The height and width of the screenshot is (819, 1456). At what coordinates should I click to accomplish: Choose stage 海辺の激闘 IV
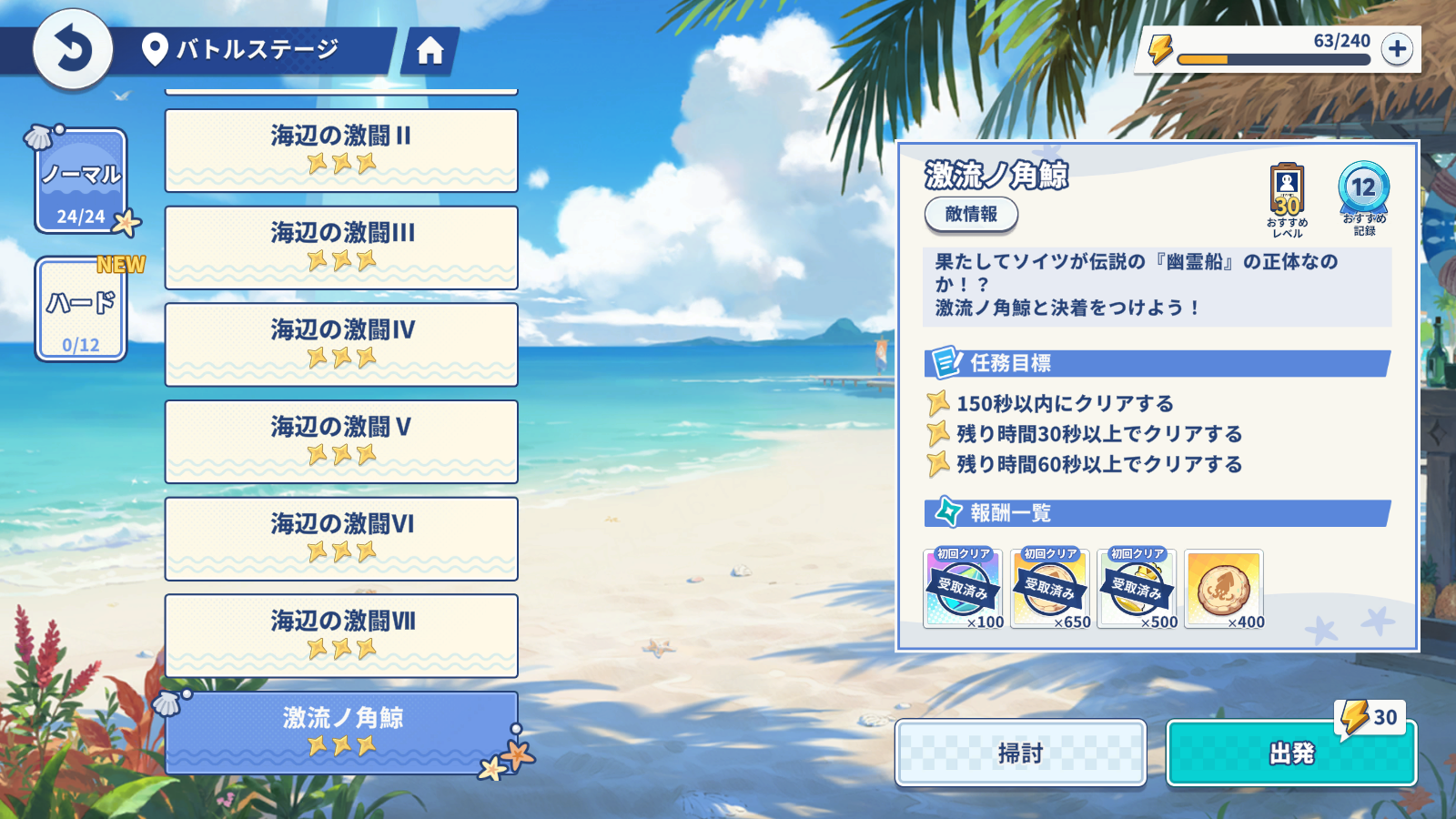341,344
